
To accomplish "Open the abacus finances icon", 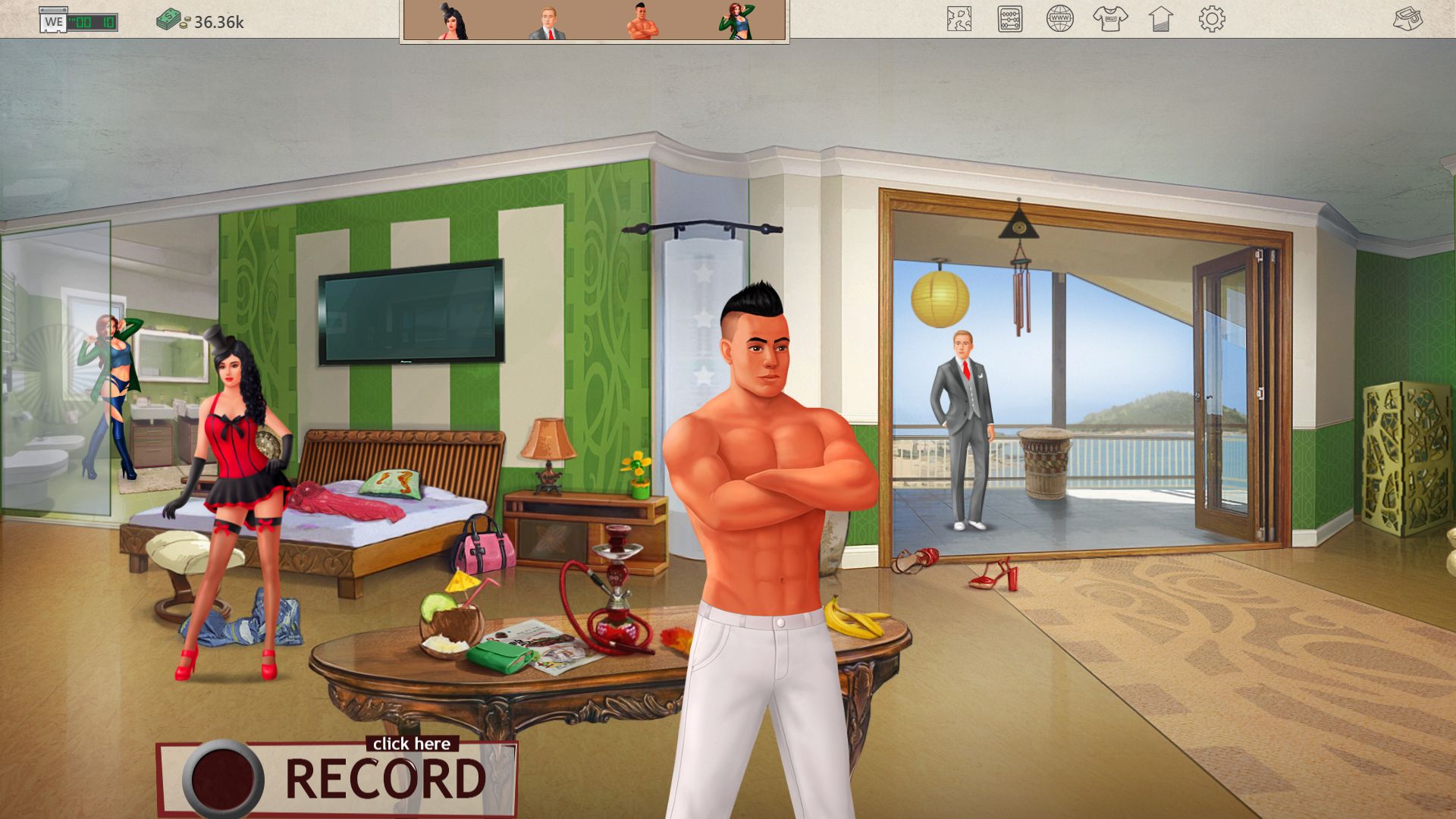I will tap(1009, 20).
